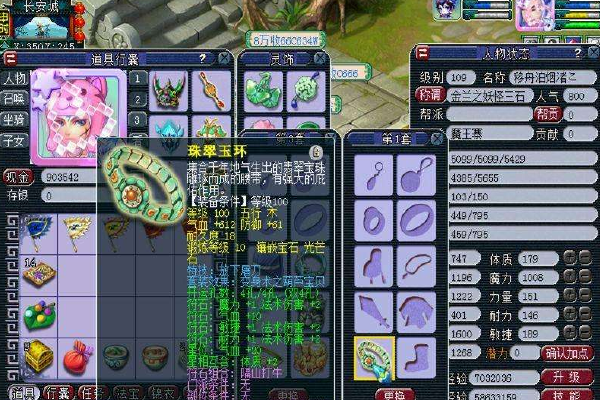Click the 更换 swap button

click(396, 393)
